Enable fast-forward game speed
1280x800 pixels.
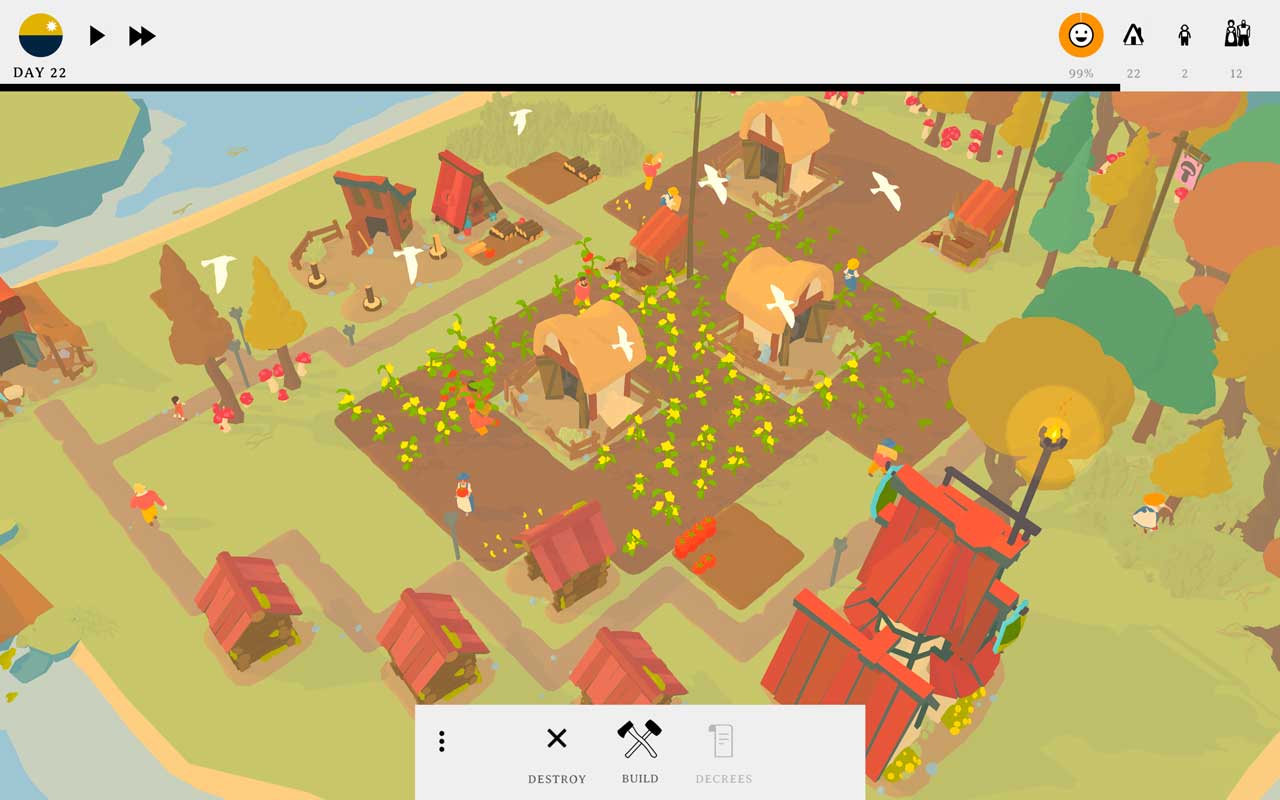pos(142,35)
